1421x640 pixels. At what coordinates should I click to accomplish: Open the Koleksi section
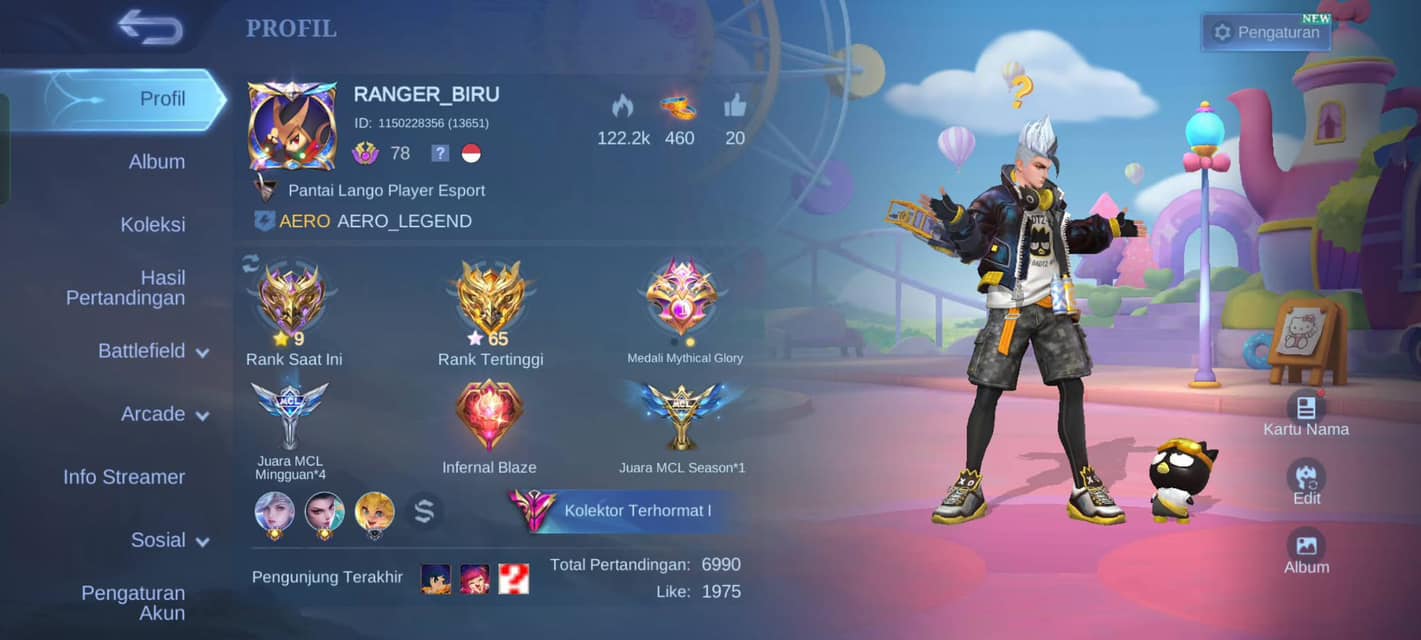click(152, 225)
